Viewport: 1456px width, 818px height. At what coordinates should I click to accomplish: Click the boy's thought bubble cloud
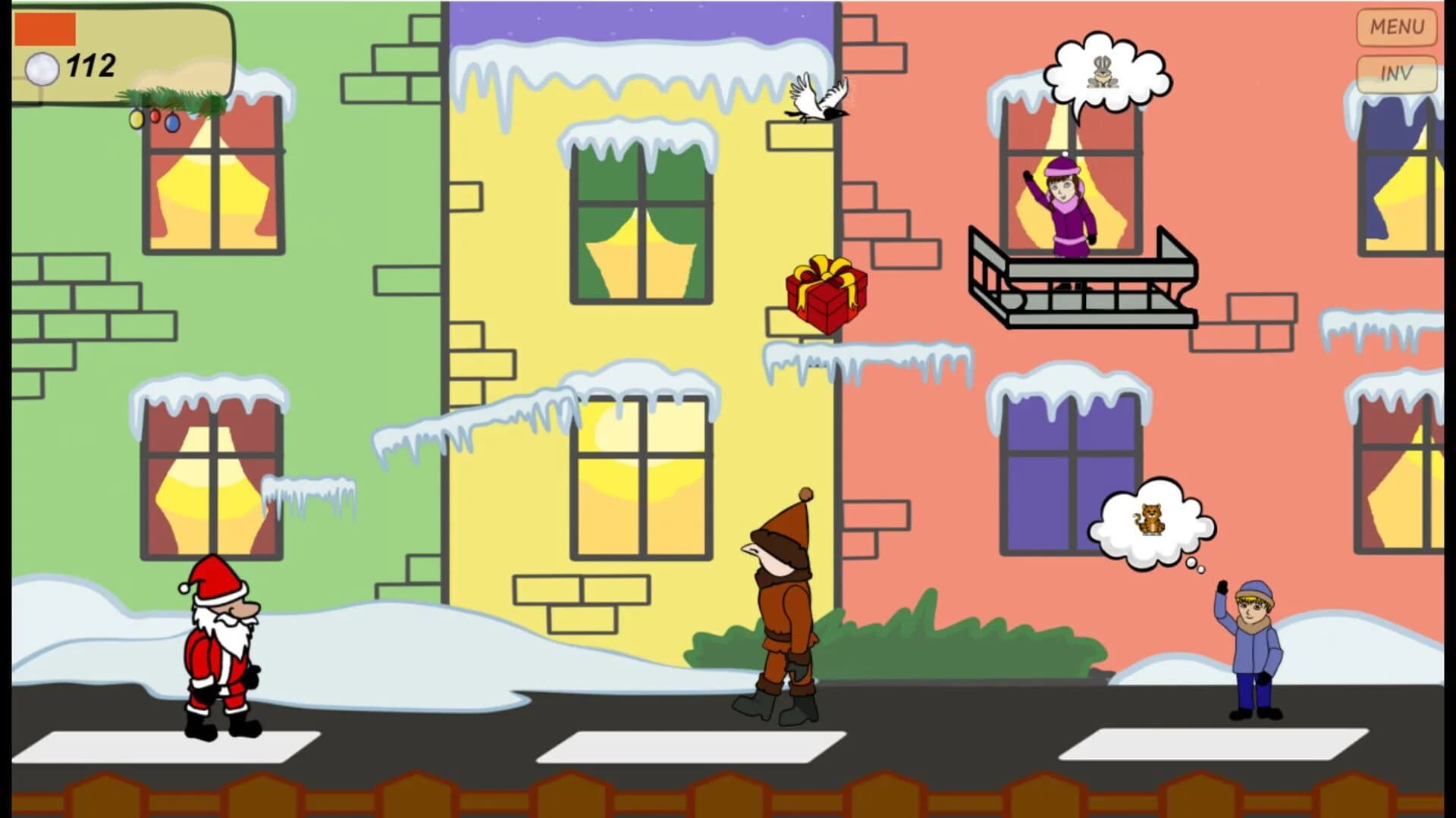(1153, 523)
